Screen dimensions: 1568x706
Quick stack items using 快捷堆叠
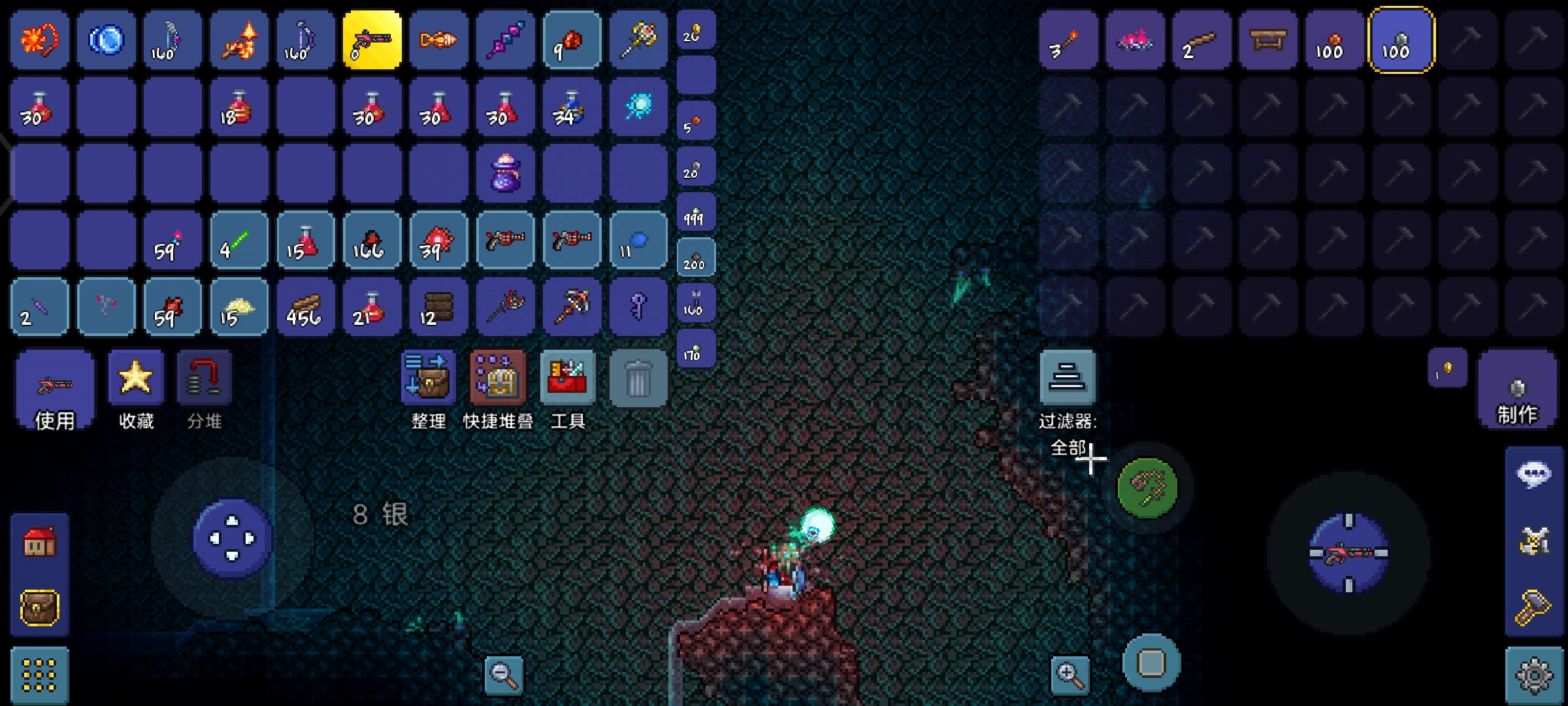498,378
